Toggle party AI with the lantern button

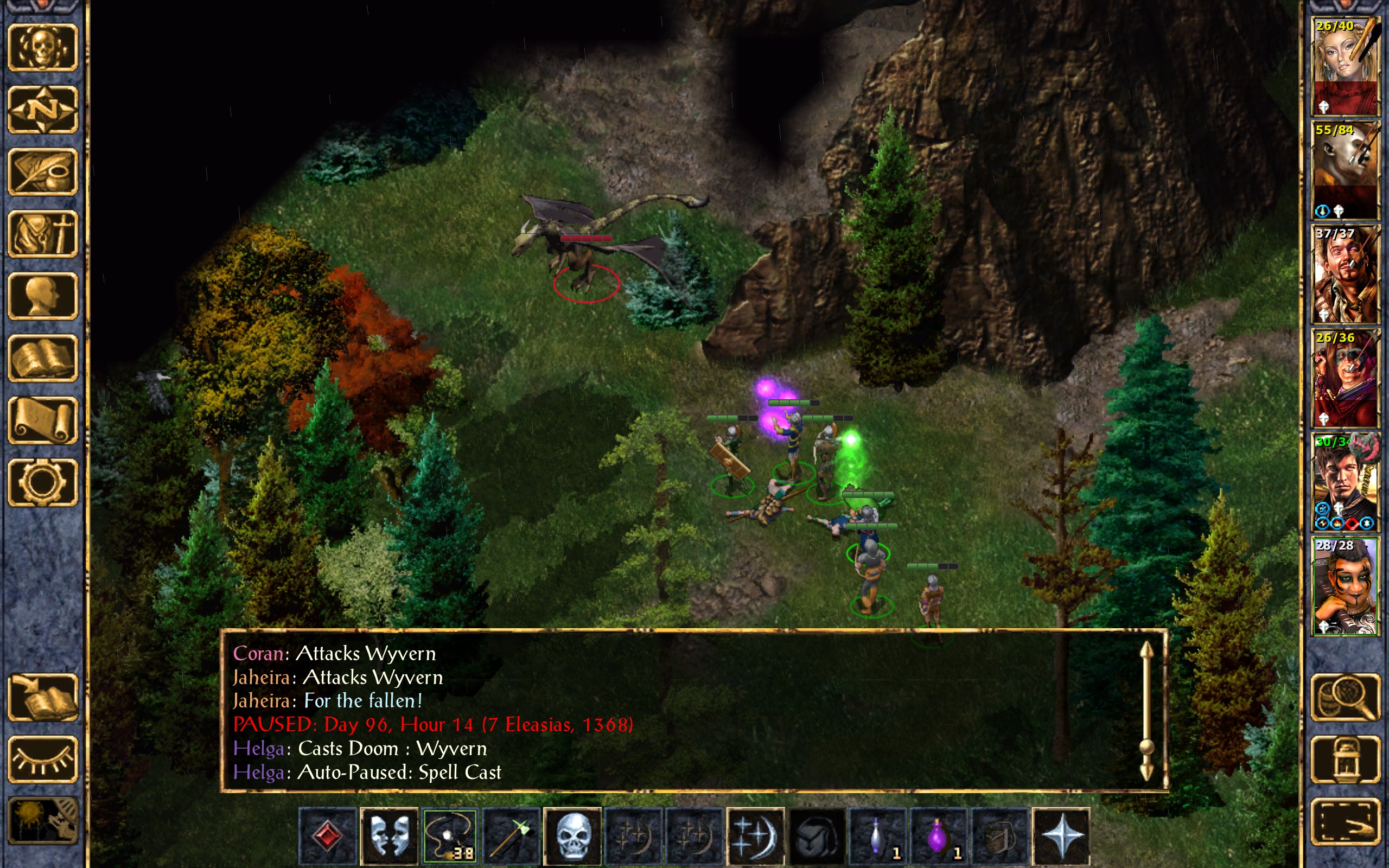[x=1346, y=759]
